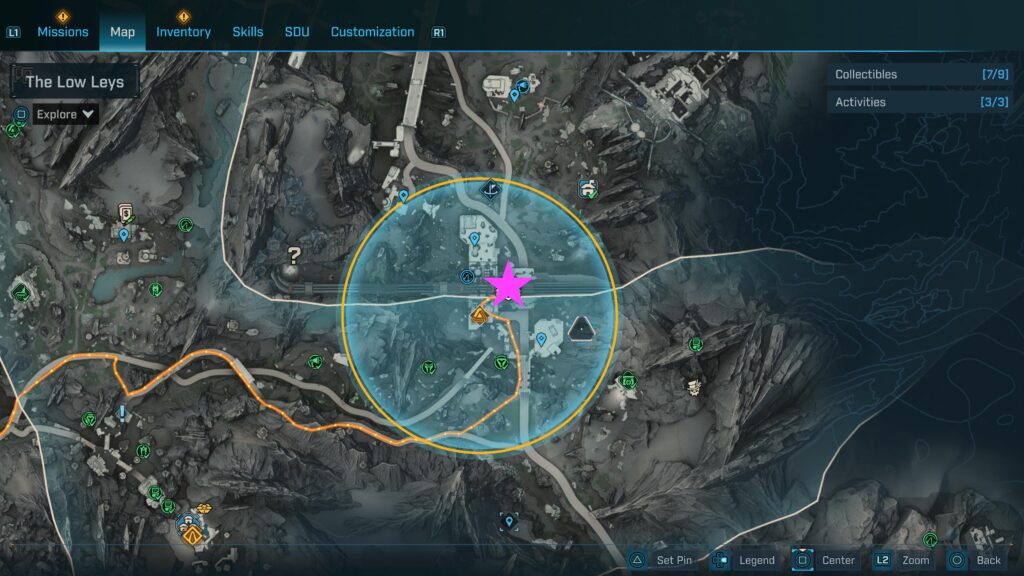Viewport: 1024px width, 576px height.
Task: Open the Explore filter dropdown
Action: [66, 114]
